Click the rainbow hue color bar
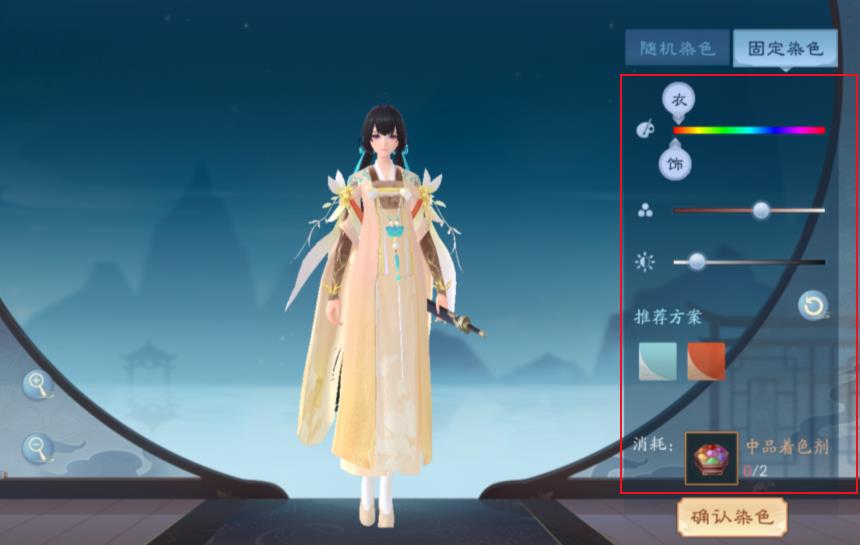 click(x=749, y=130)
